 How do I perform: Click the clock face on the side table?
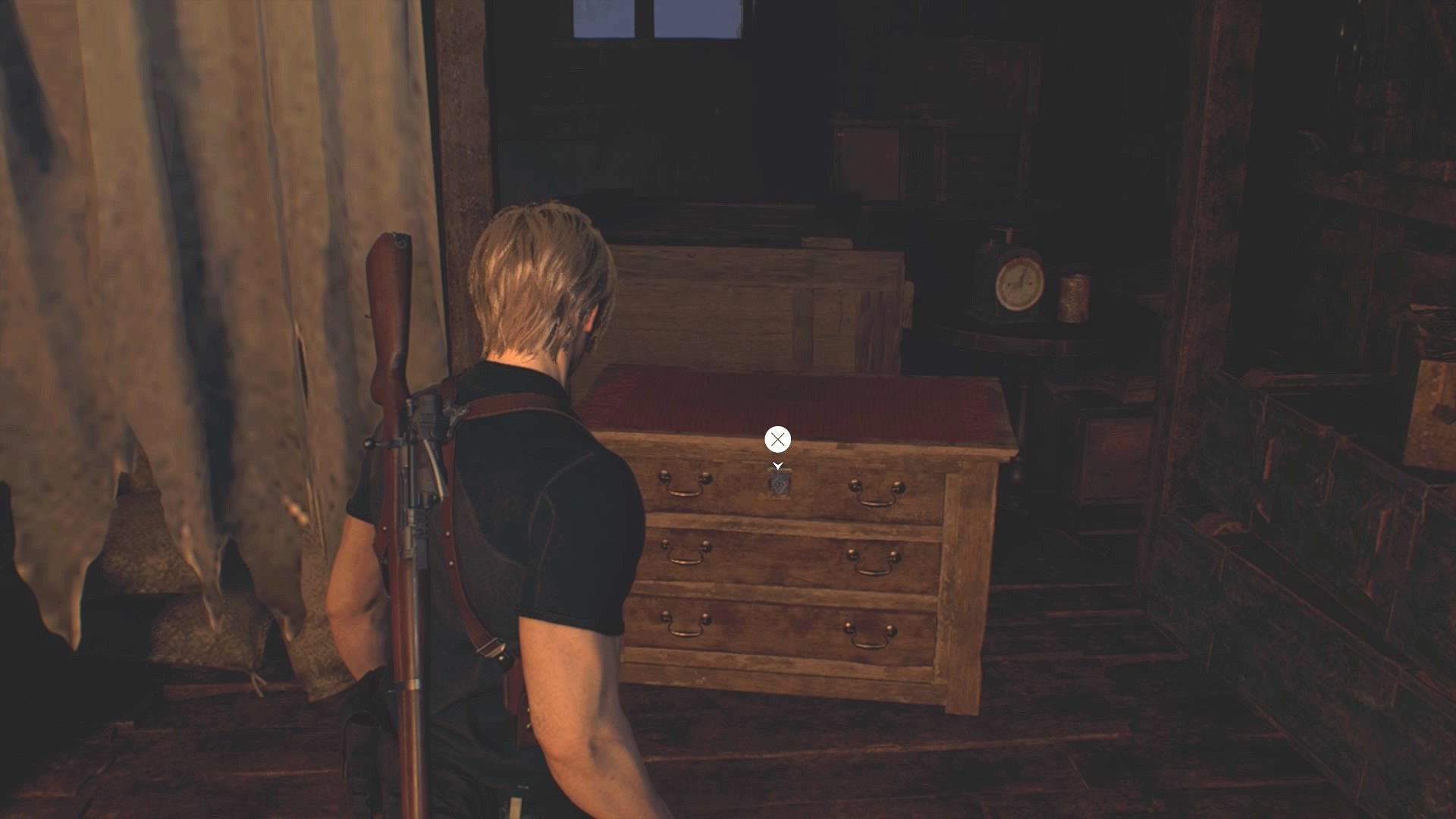[x=1020, y=284]
